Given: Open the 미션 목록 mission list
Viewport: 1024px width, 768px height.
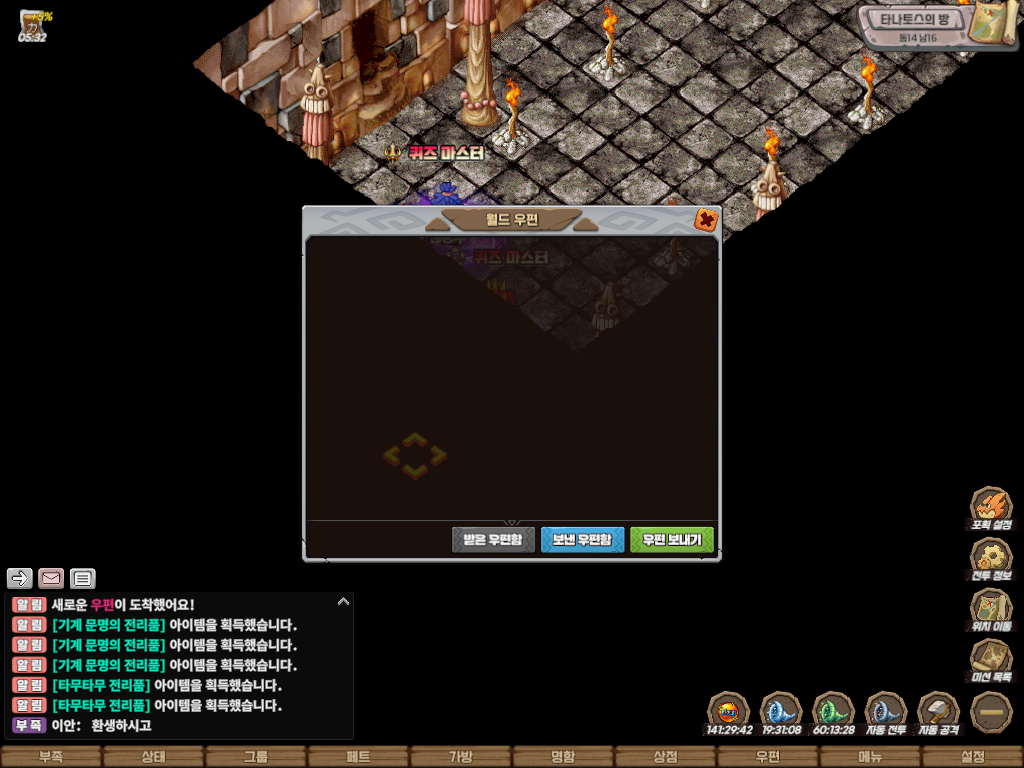Looking at the screenshot, I should [991, 659].
